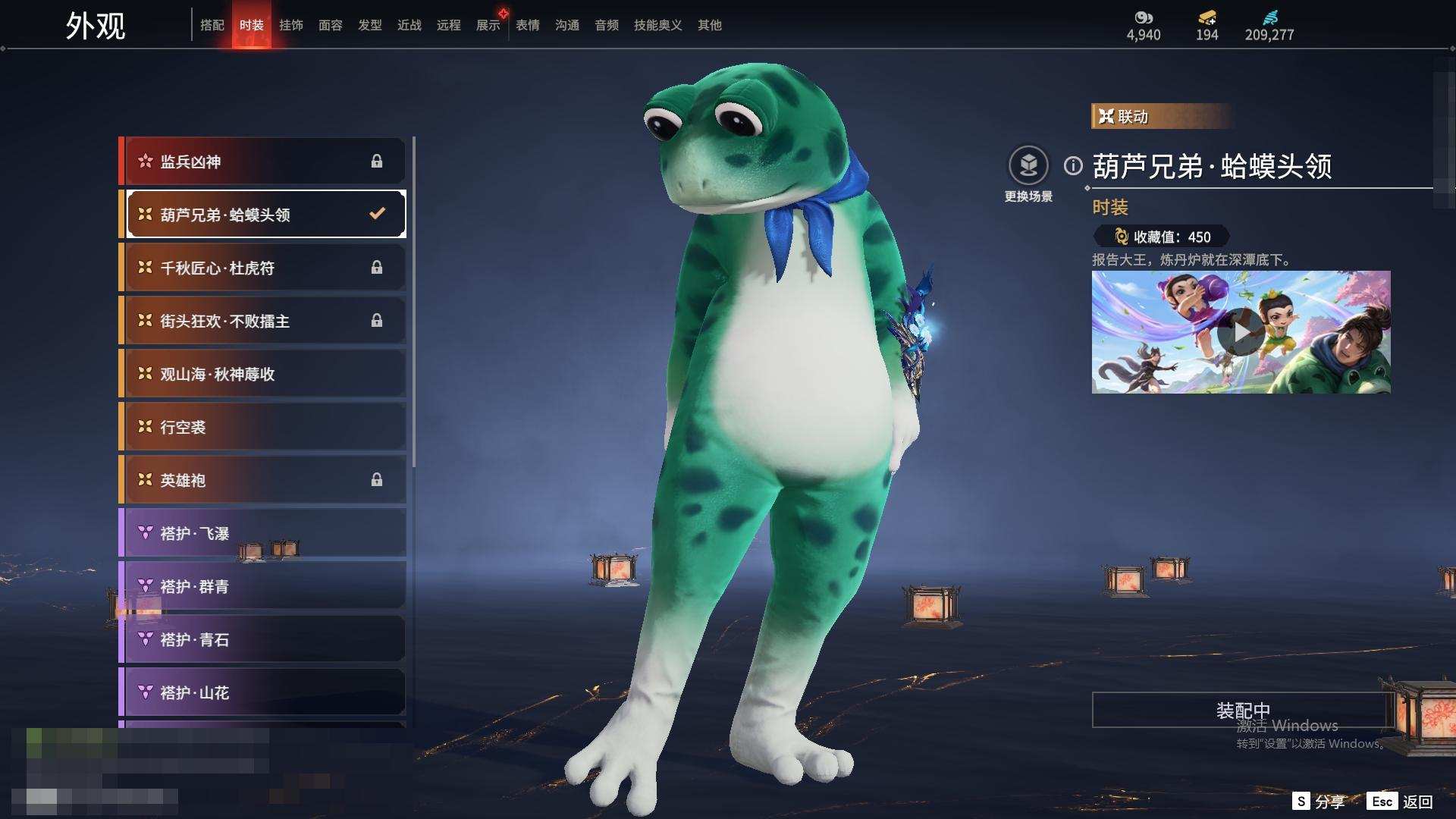Screen dimensions: 1456x819
Task: Select the 面容 face tab
Action: point(331,25)
